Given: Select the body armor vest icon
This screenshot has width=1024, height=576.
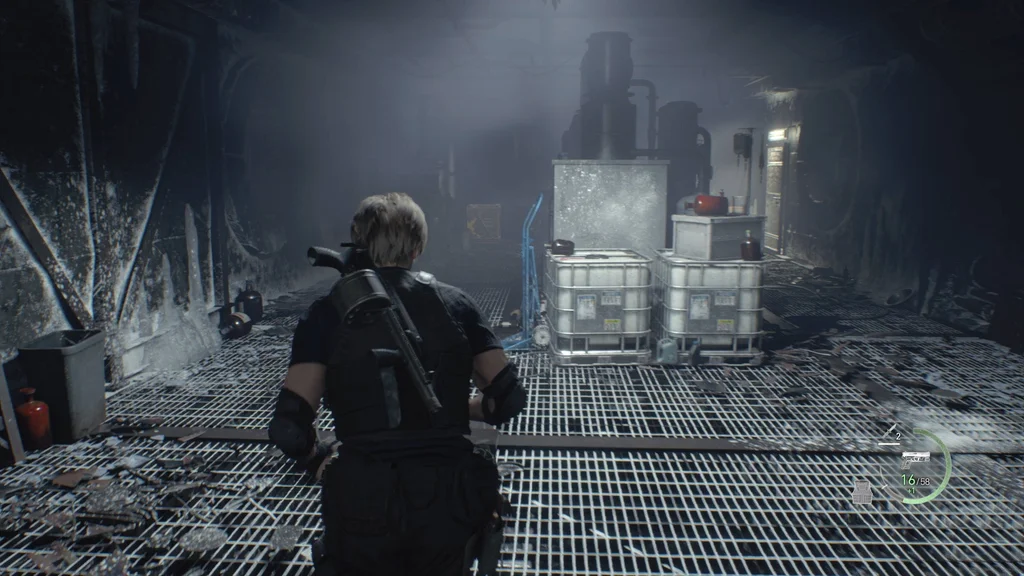Looking at the screenshot, I should [862, 491].
